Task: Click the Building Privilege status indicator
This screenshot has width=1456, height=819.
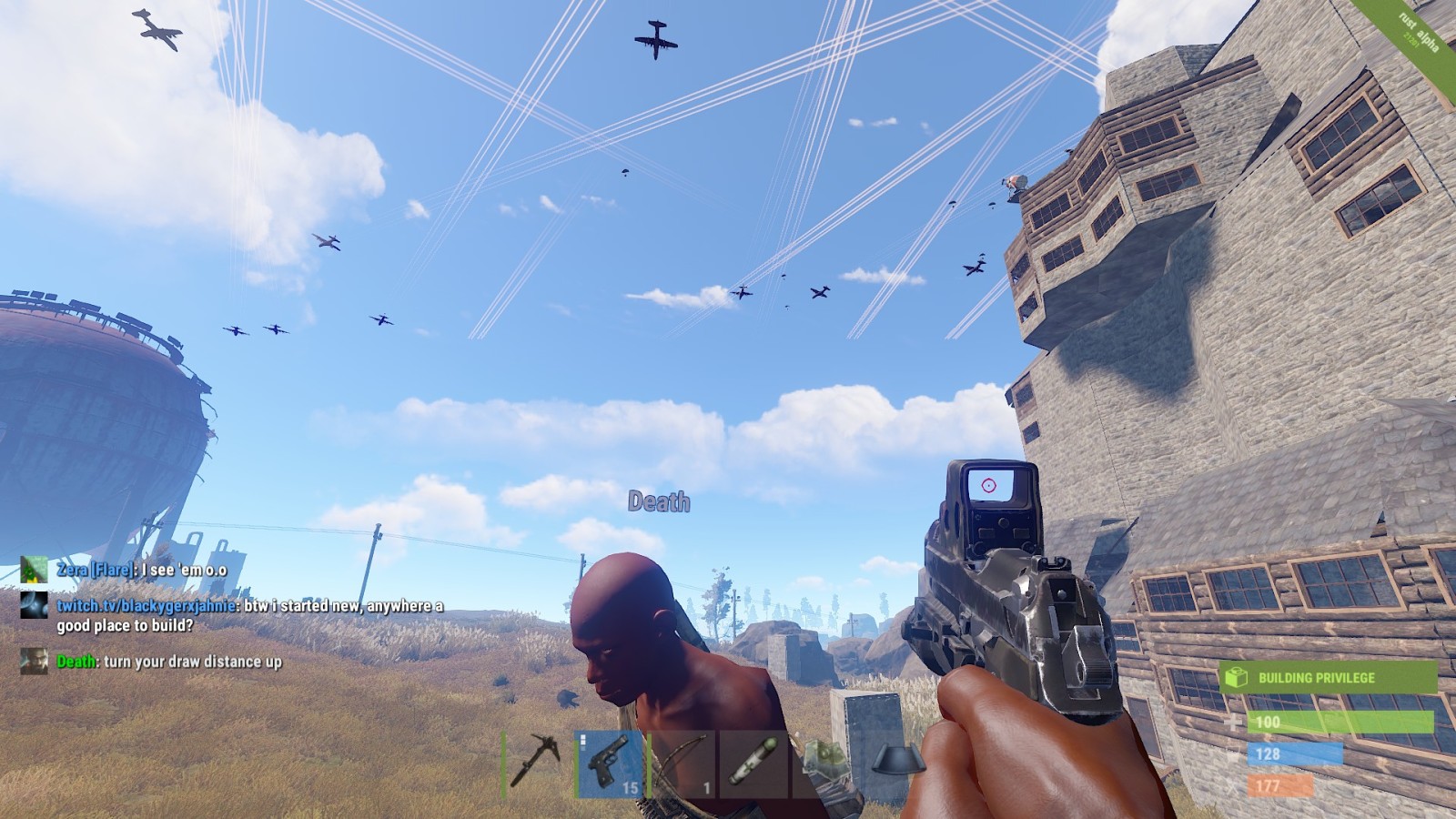Action: pyautogui.click(x=1327, y=678)
